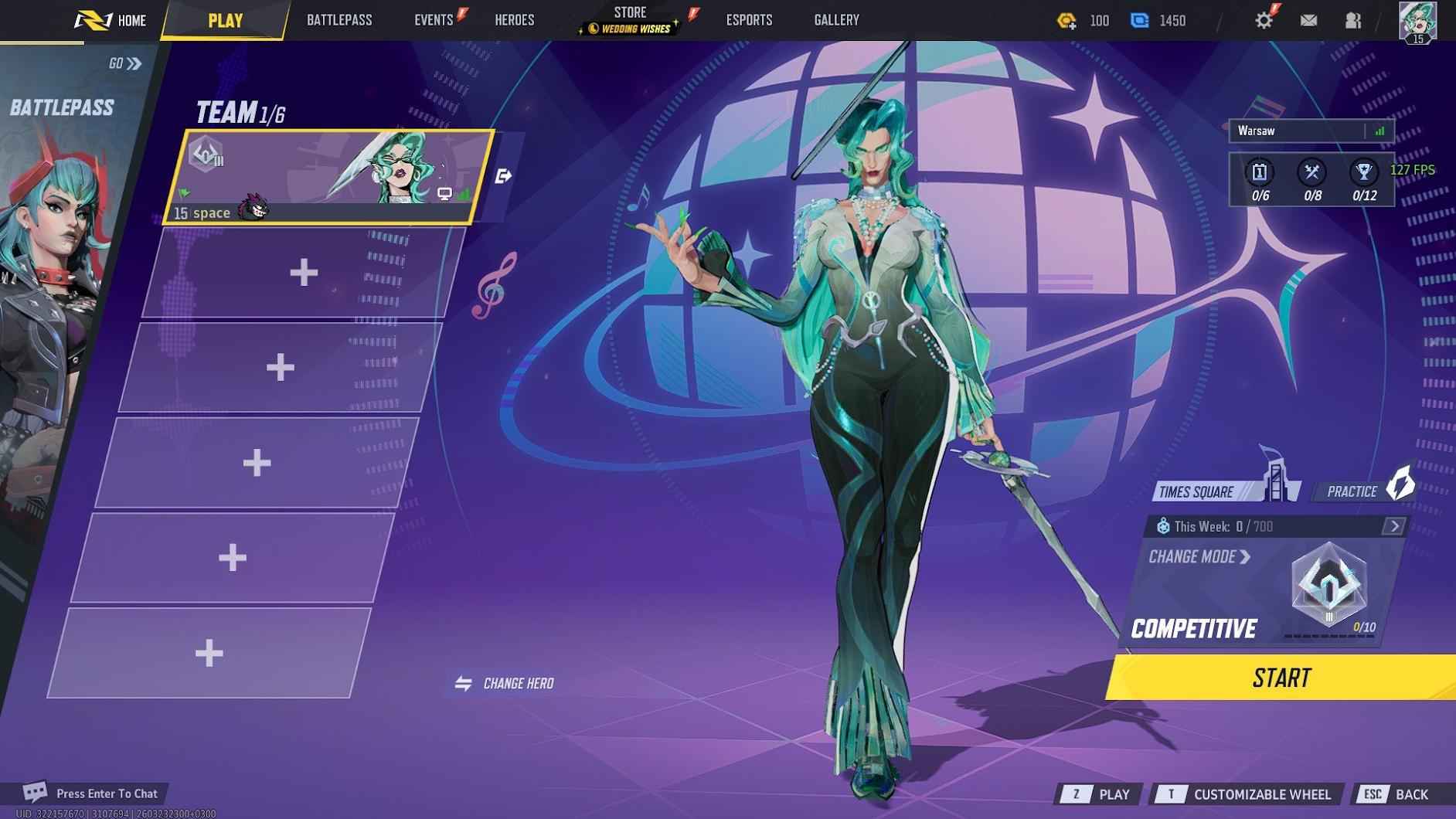This screenshot has width=1456, height=819.
Task: Open the Battlepass sidebar panel
Action: (x=60, y=105)
